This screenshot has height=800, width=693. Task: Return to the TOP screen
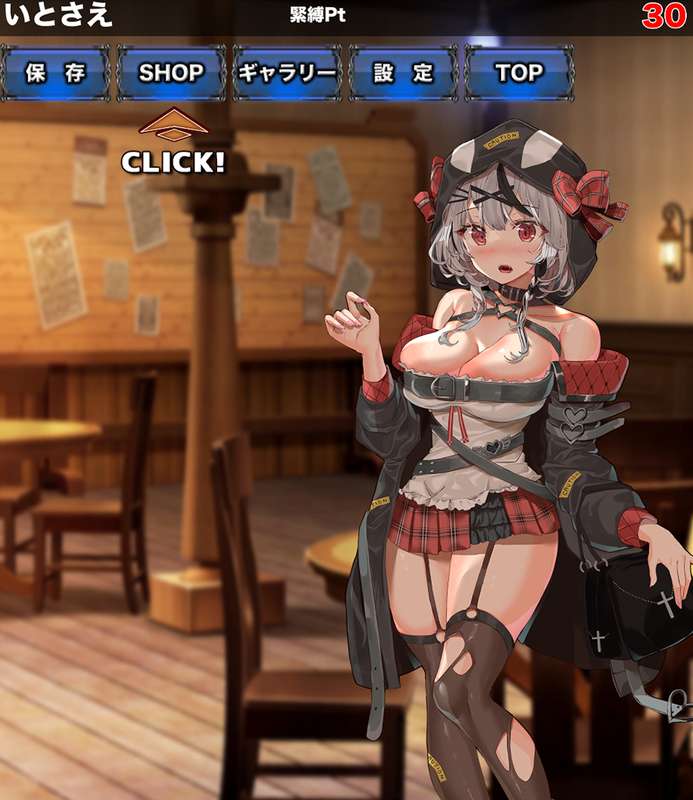pyautogui.click(x=519, y=73)
